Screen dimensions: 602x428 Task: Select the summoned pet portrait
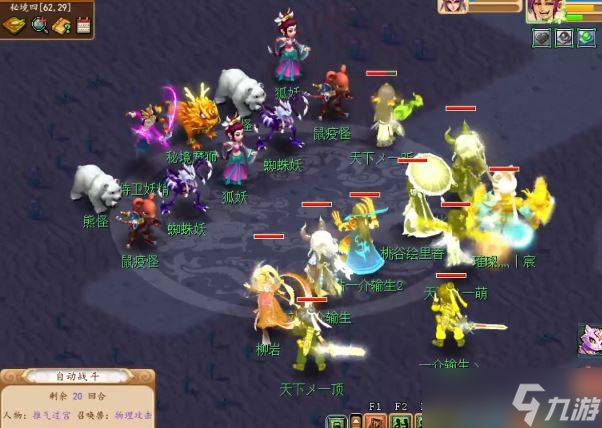pyautogui.click(x=452, y=6)
